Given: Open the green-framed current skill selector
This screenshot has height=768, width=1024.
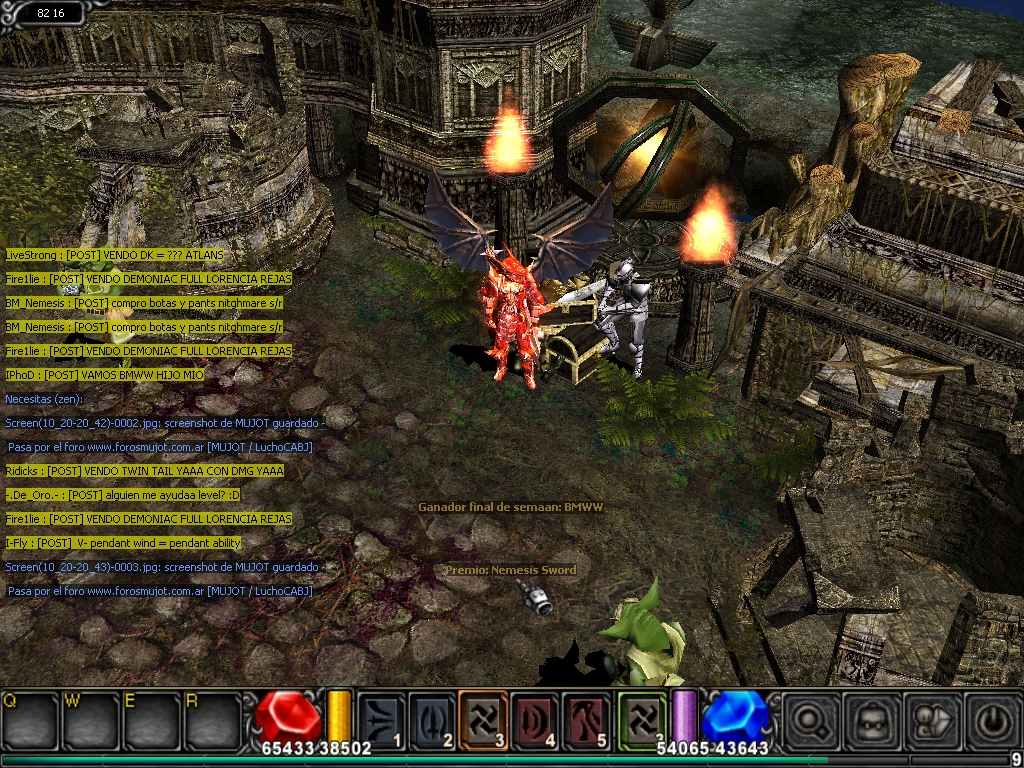Looking at the screenshot, I should pos(642,721).
